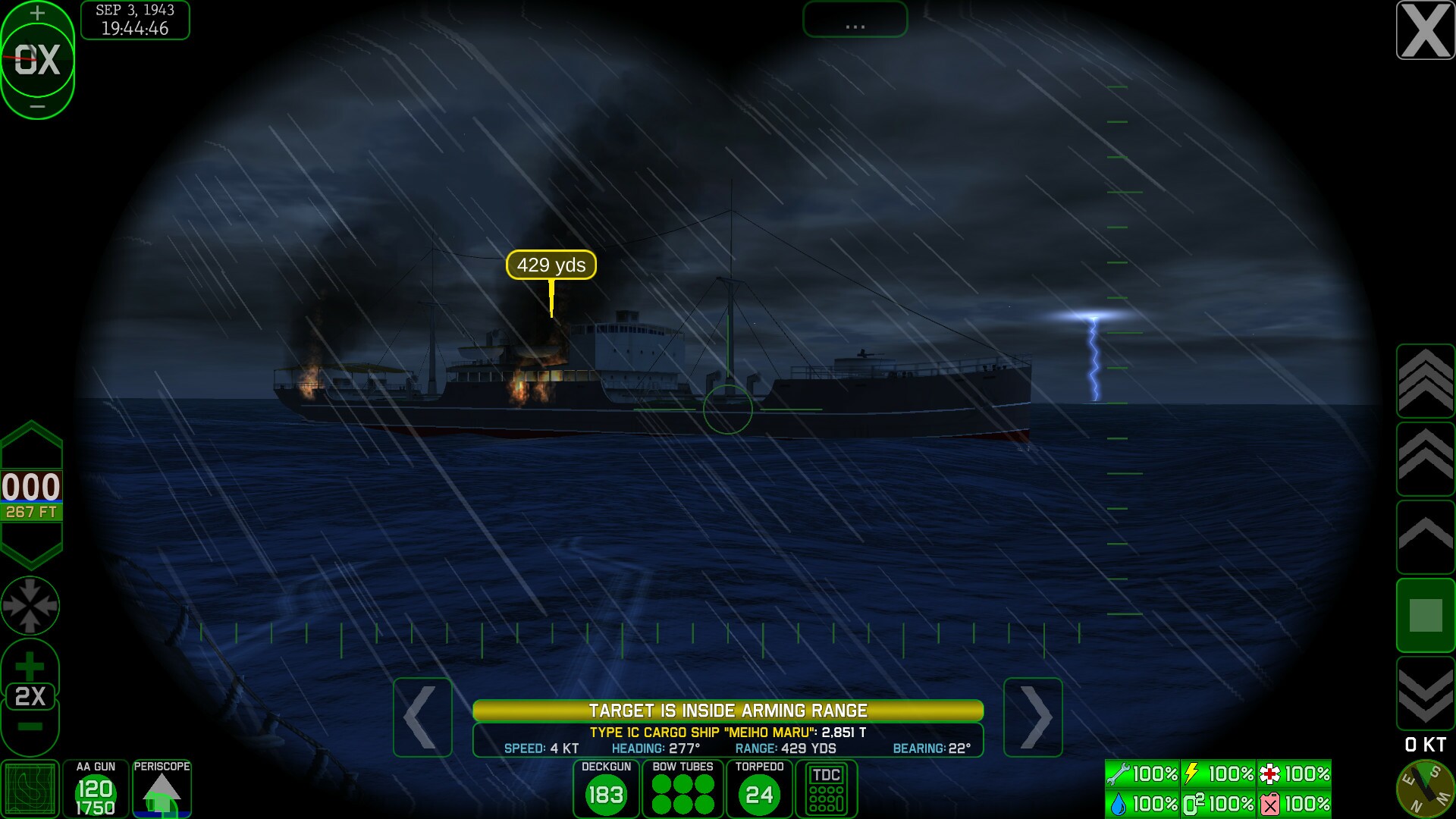Open the SEP 3 1943 clock display
The height and width of the screenshot is (819, 1456).
point(134,20)
